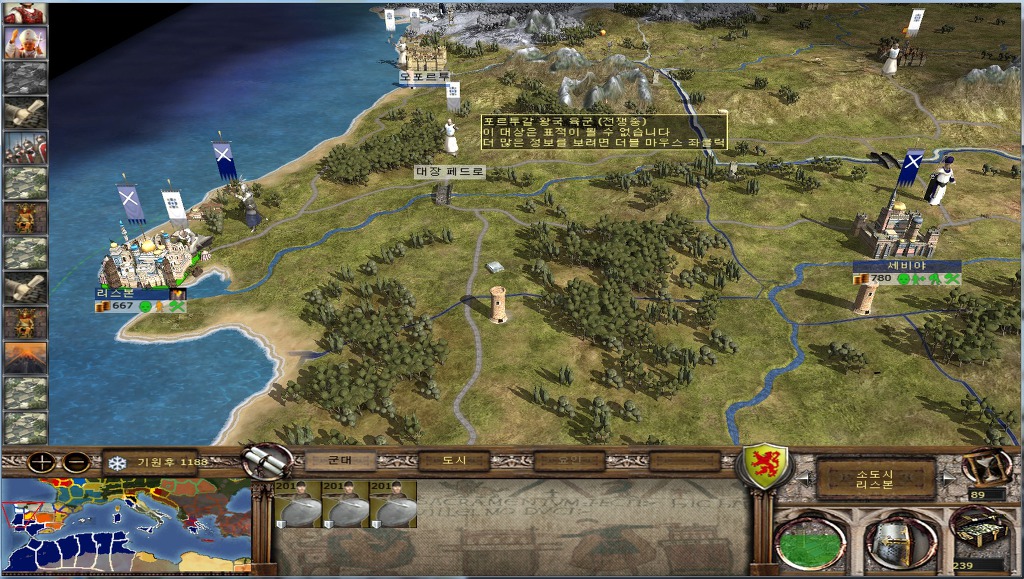The height and width of the screenshot is (579, 1024).
Task: Switch to the 군대 (Army) tab
Action: (340, 461)
